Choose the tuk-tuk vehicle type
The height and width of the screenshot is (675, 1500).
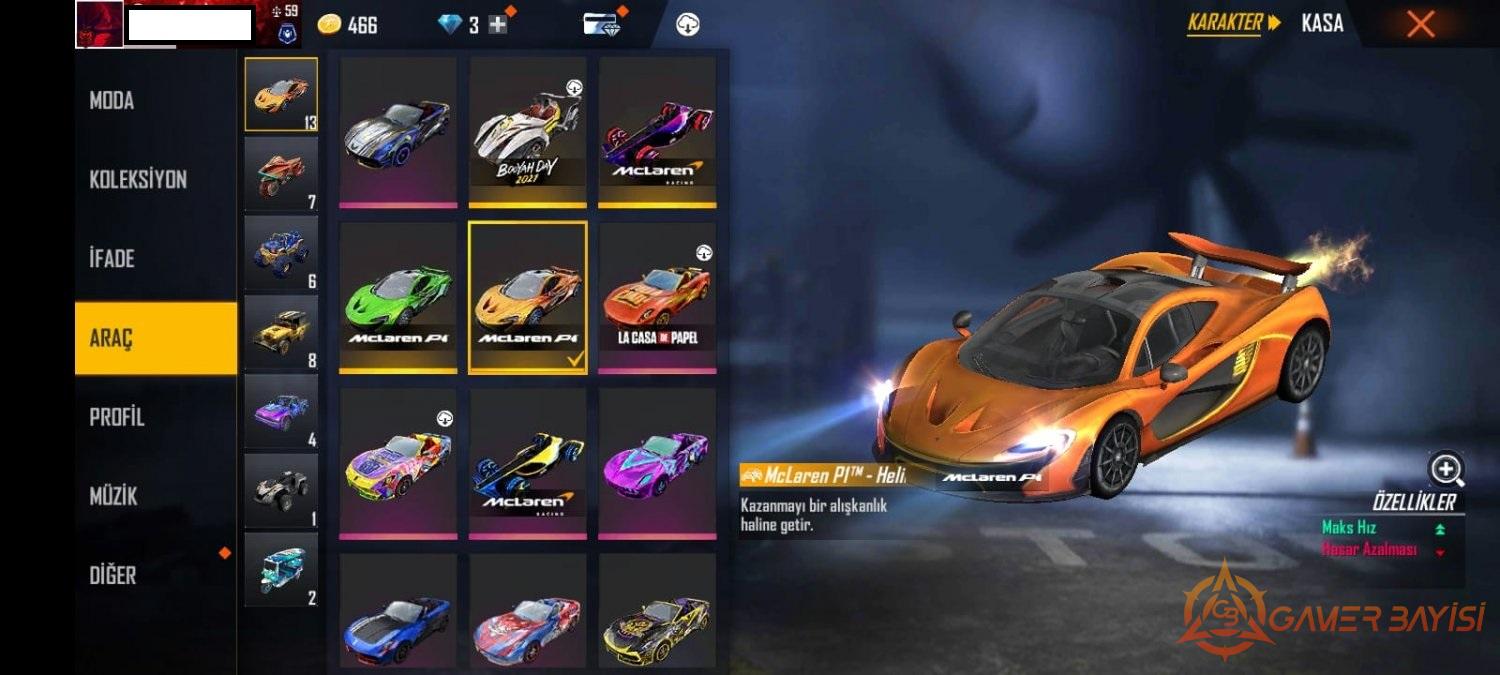point(281,569)
